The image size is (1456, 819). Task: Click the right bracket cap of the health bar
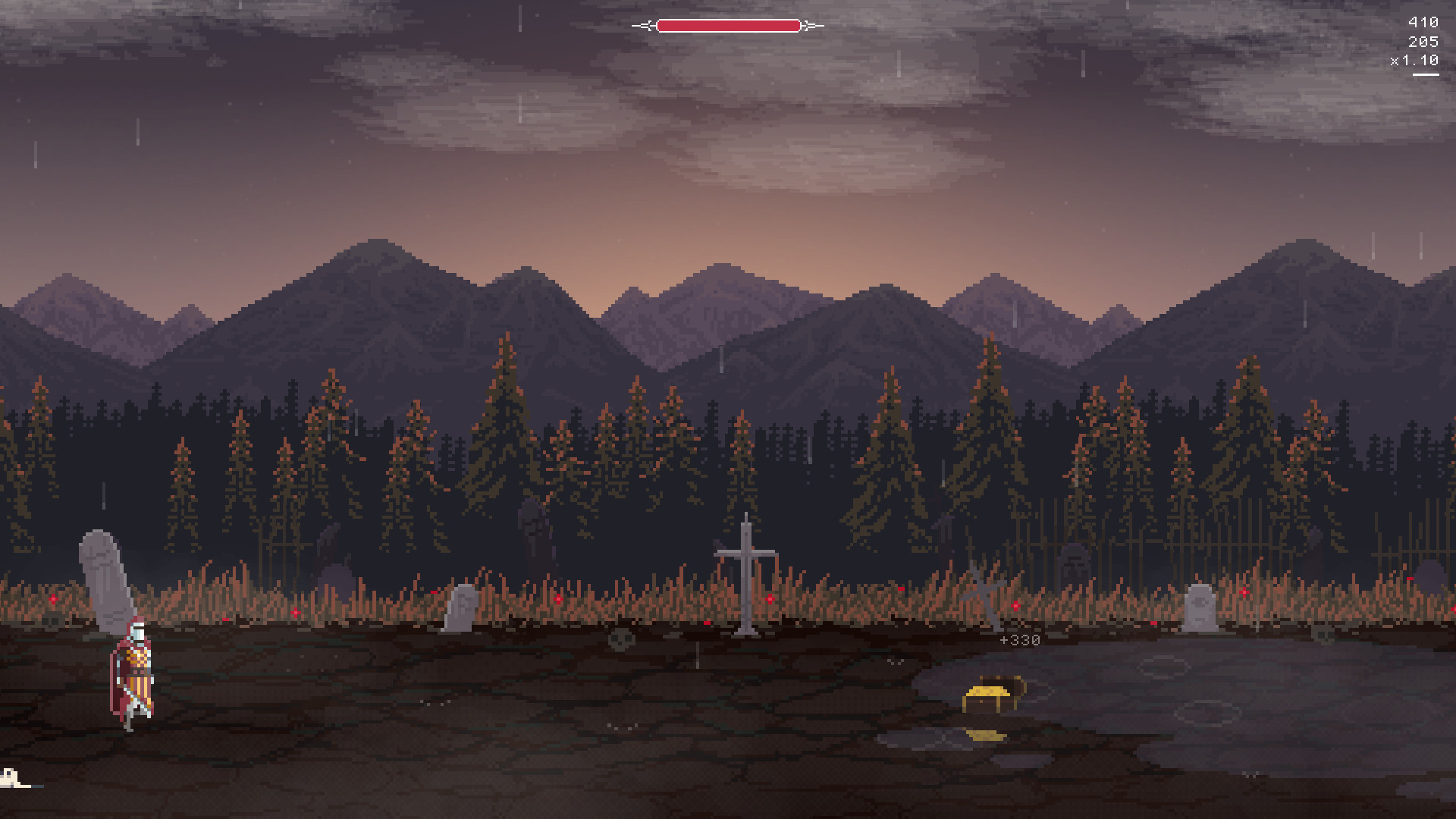coord(807,25)
